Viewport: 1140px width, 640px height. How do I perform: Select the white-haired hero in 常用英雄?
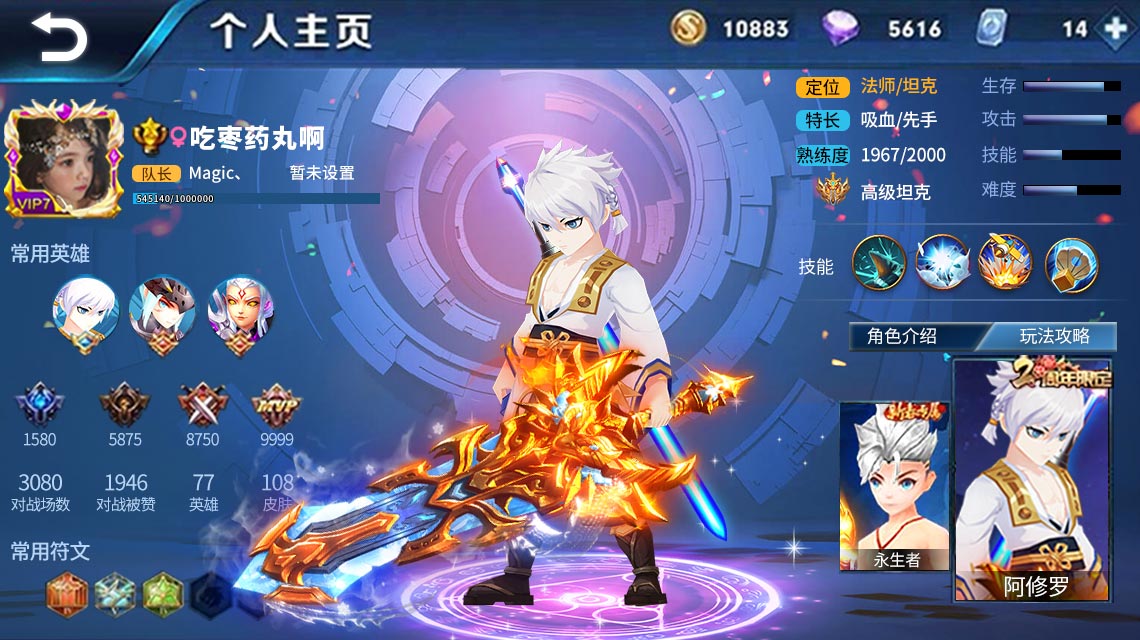point(85,311)
